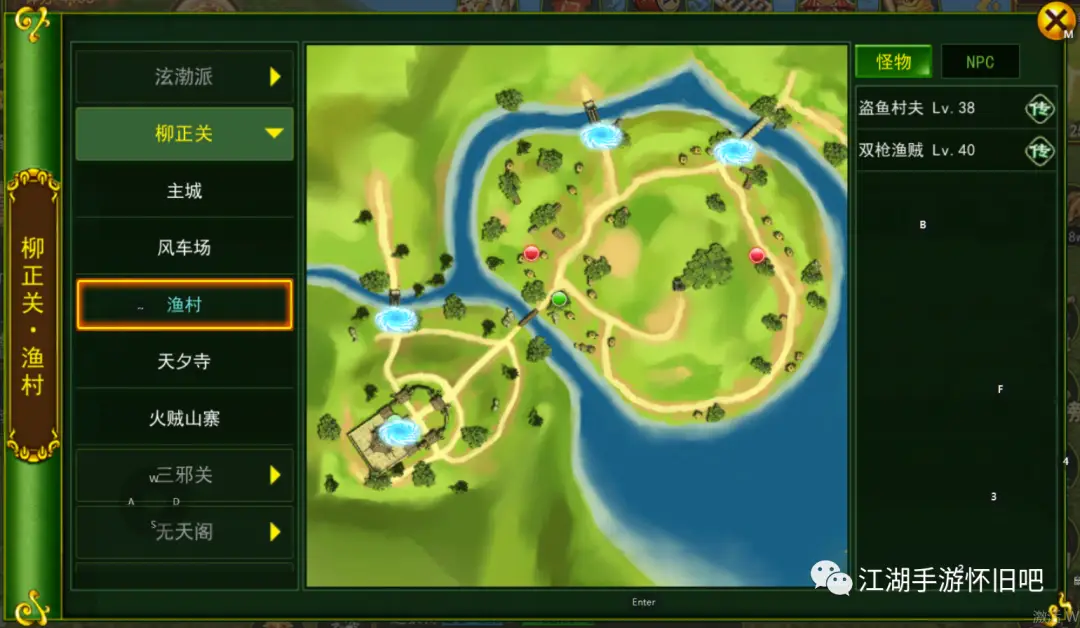Collapse the 柳正关 region list
This screenshot has width=1080, height=628.
pos(184,134)
